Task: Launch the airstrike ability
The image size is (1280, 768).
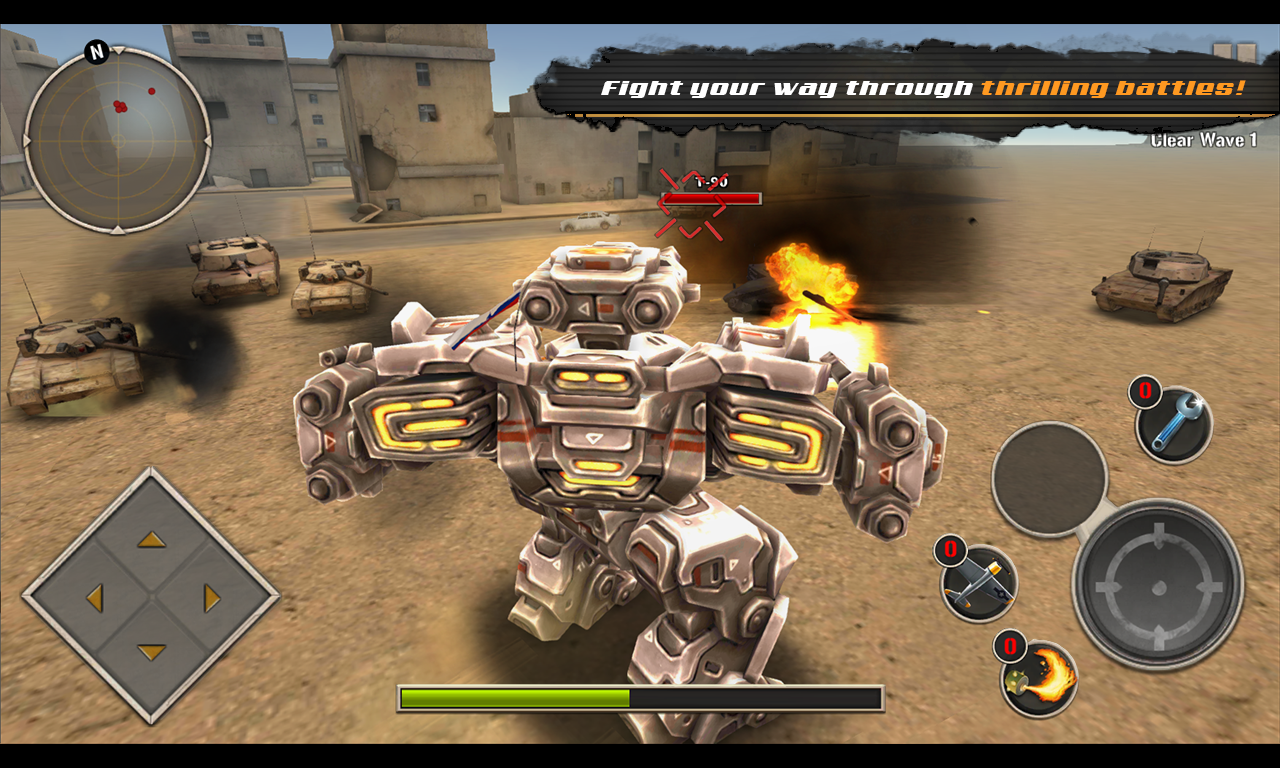Action: pyautogui.click(x=977, y=584)
